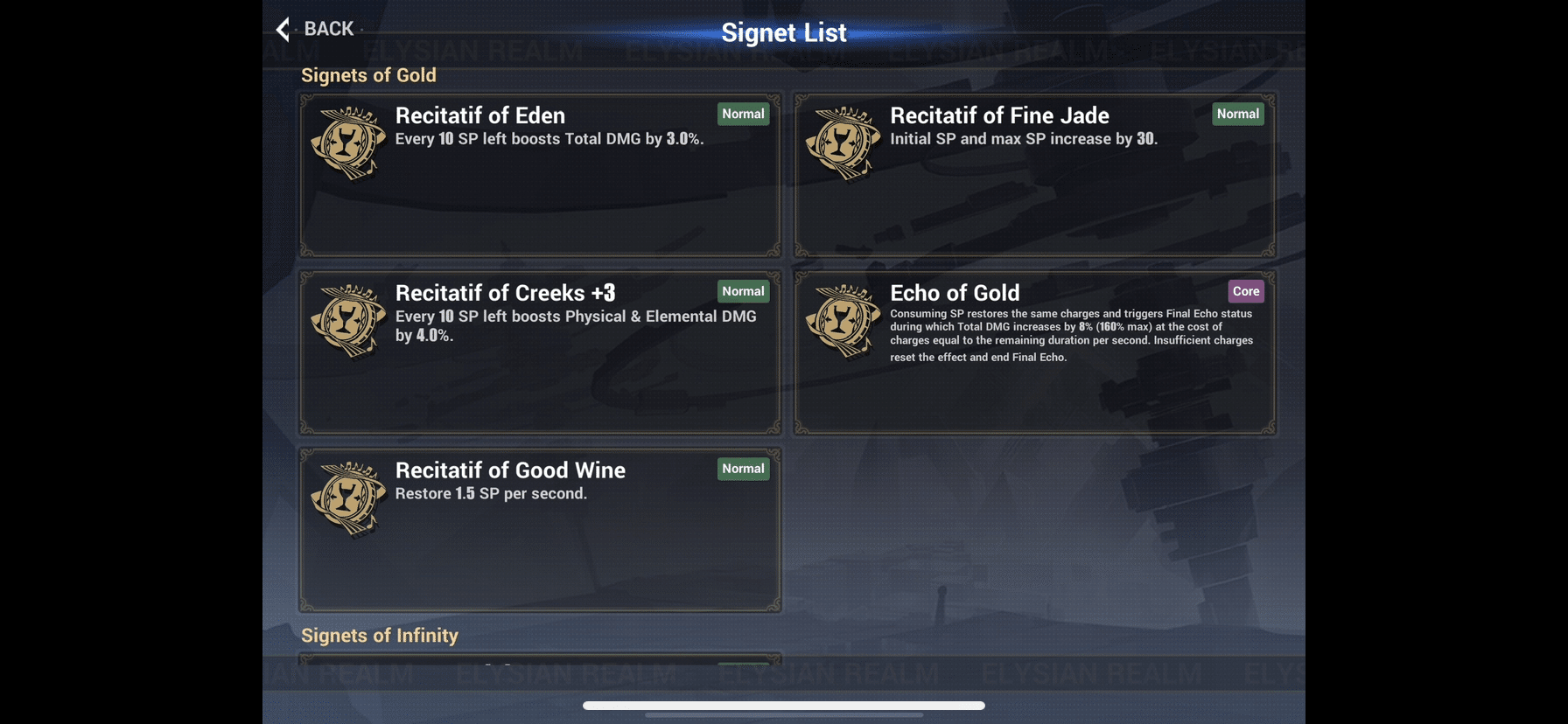
Task: Click the horizontal scrollbar at the bottom
Action: tap(783, 707)
